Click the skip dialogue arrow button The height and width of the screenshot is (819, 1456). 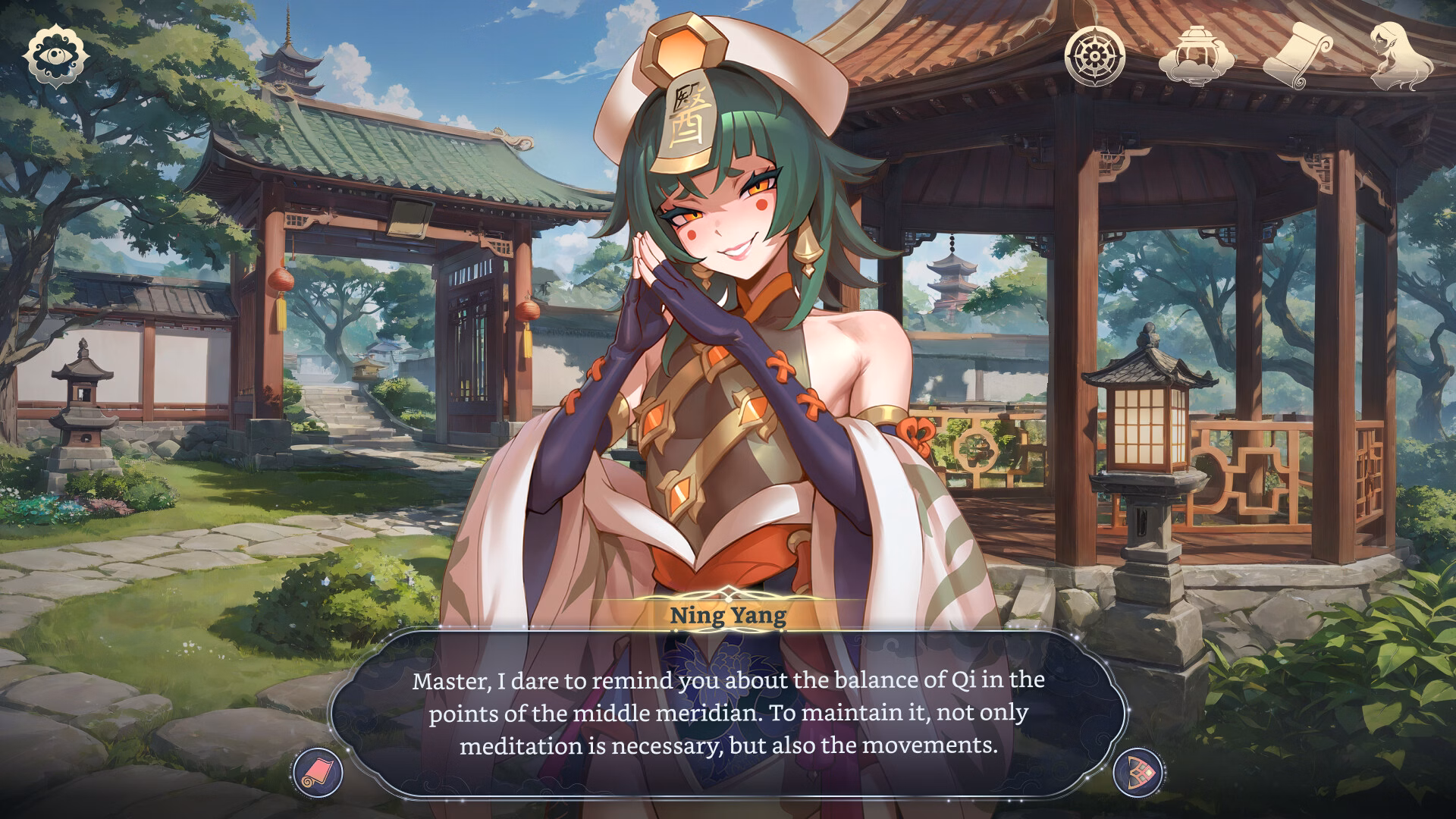[x=1138, y=773]
